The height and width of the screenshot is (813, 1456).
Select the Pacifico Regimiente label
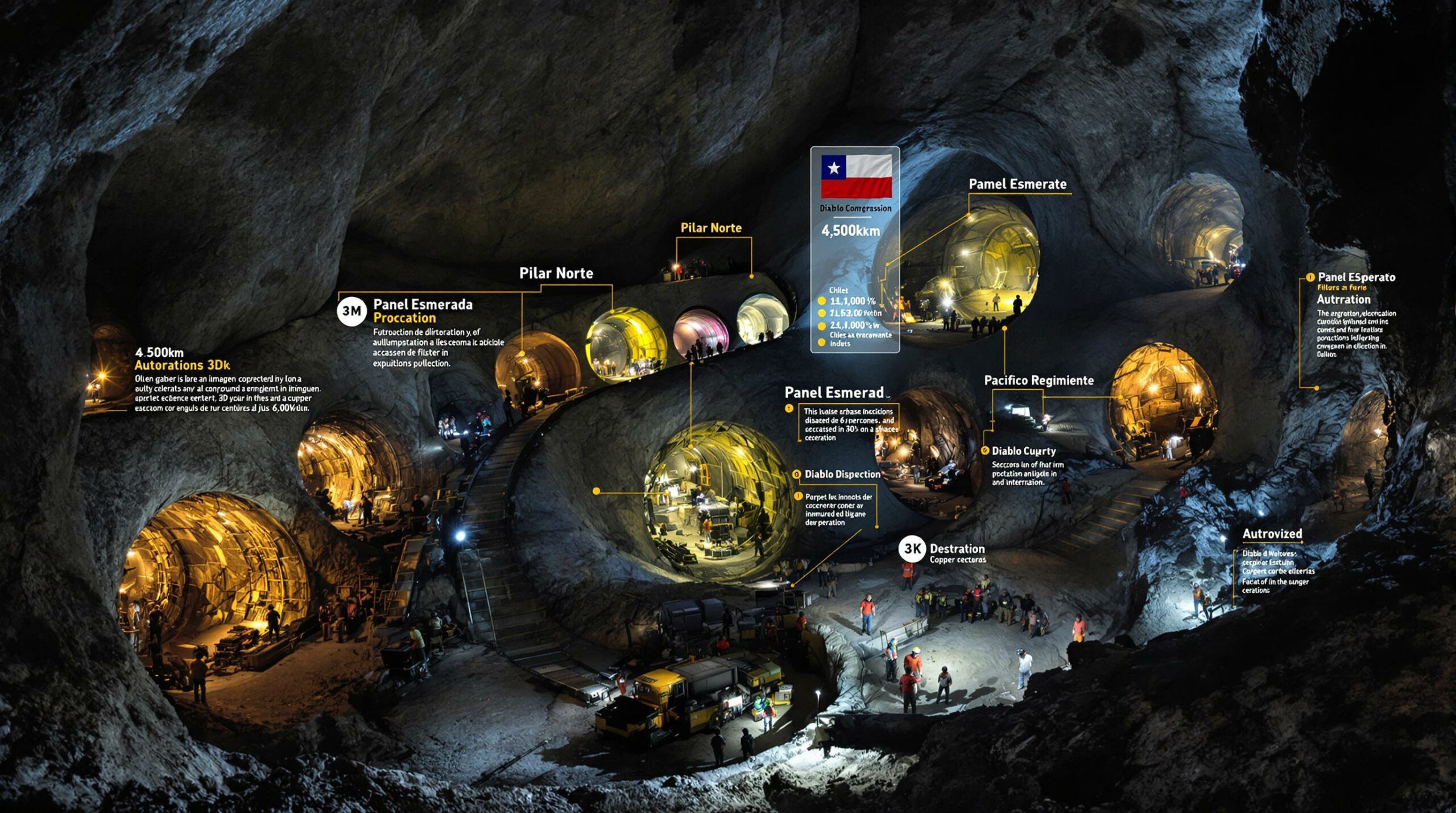click(1039, 381)
